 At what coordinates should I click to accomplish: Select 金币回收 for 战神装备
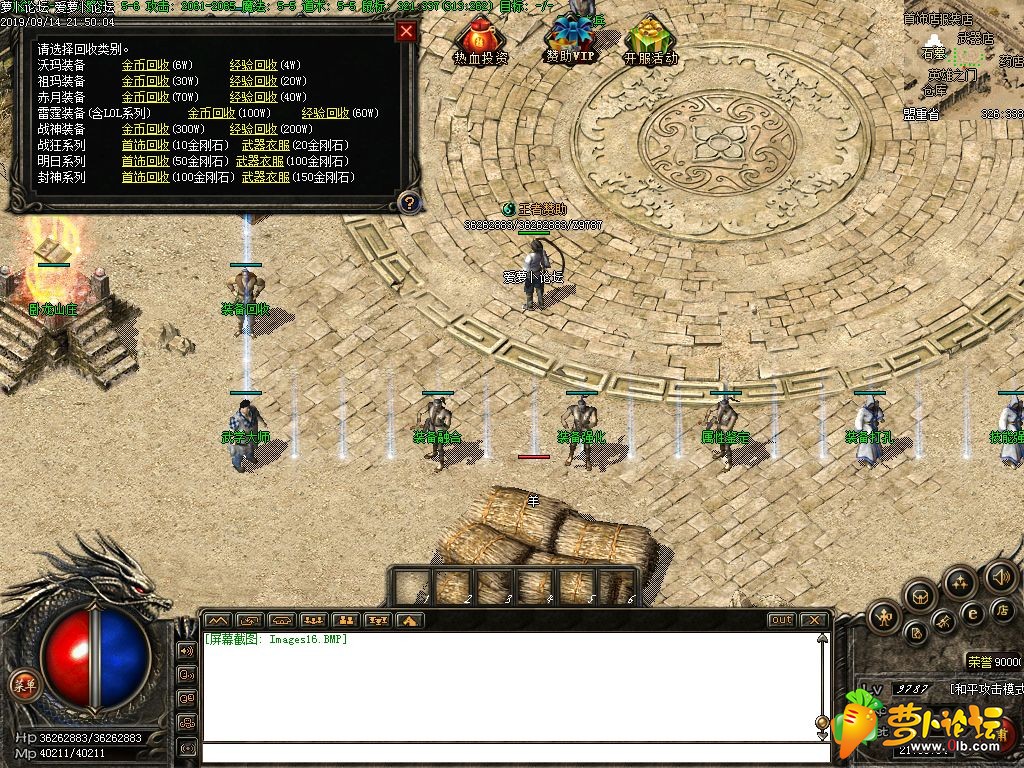(x=145, y=129)
